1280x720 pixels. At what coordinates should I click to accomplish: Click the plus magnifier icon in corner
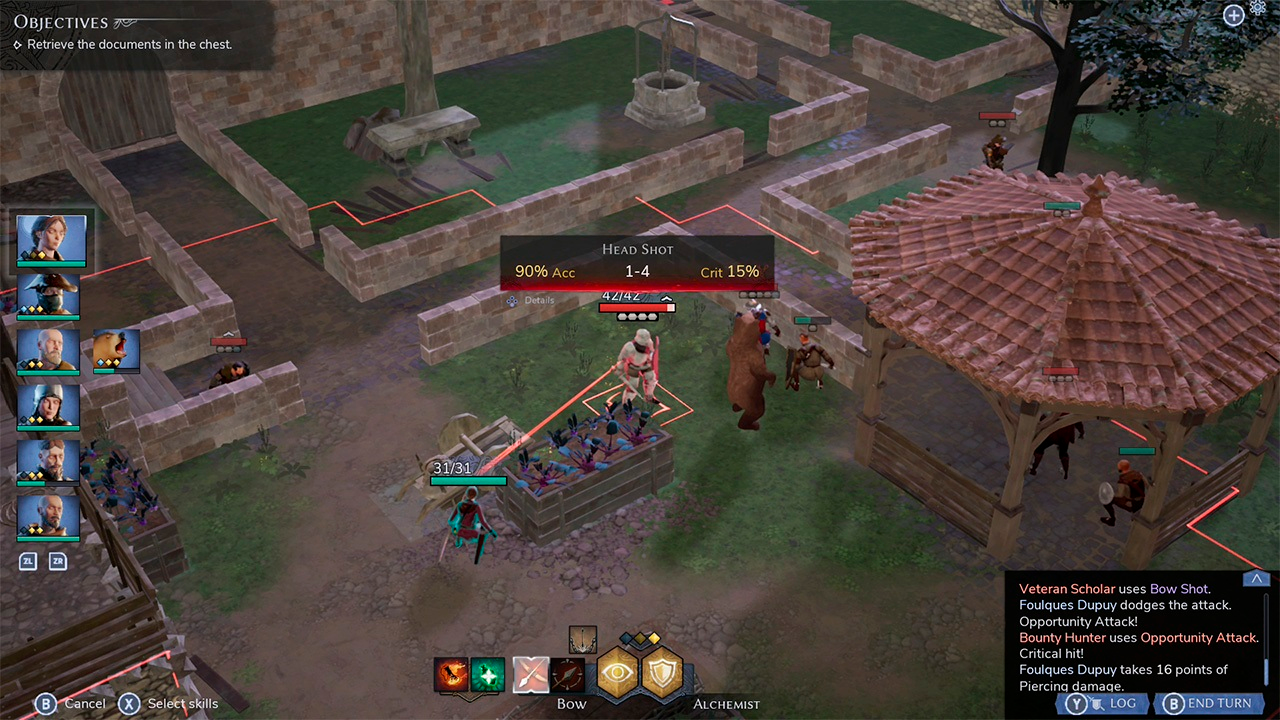tap(1234, 14)
